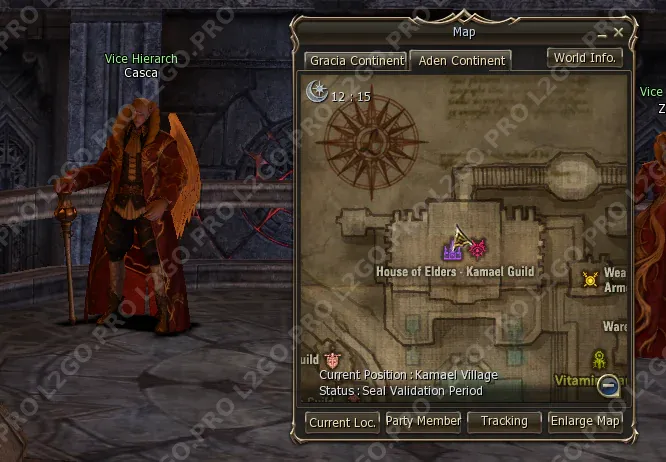Click the yellow weapon shop marker
Image resolution: width=666 pixels, height=462 pixels.
pos(590,280)
